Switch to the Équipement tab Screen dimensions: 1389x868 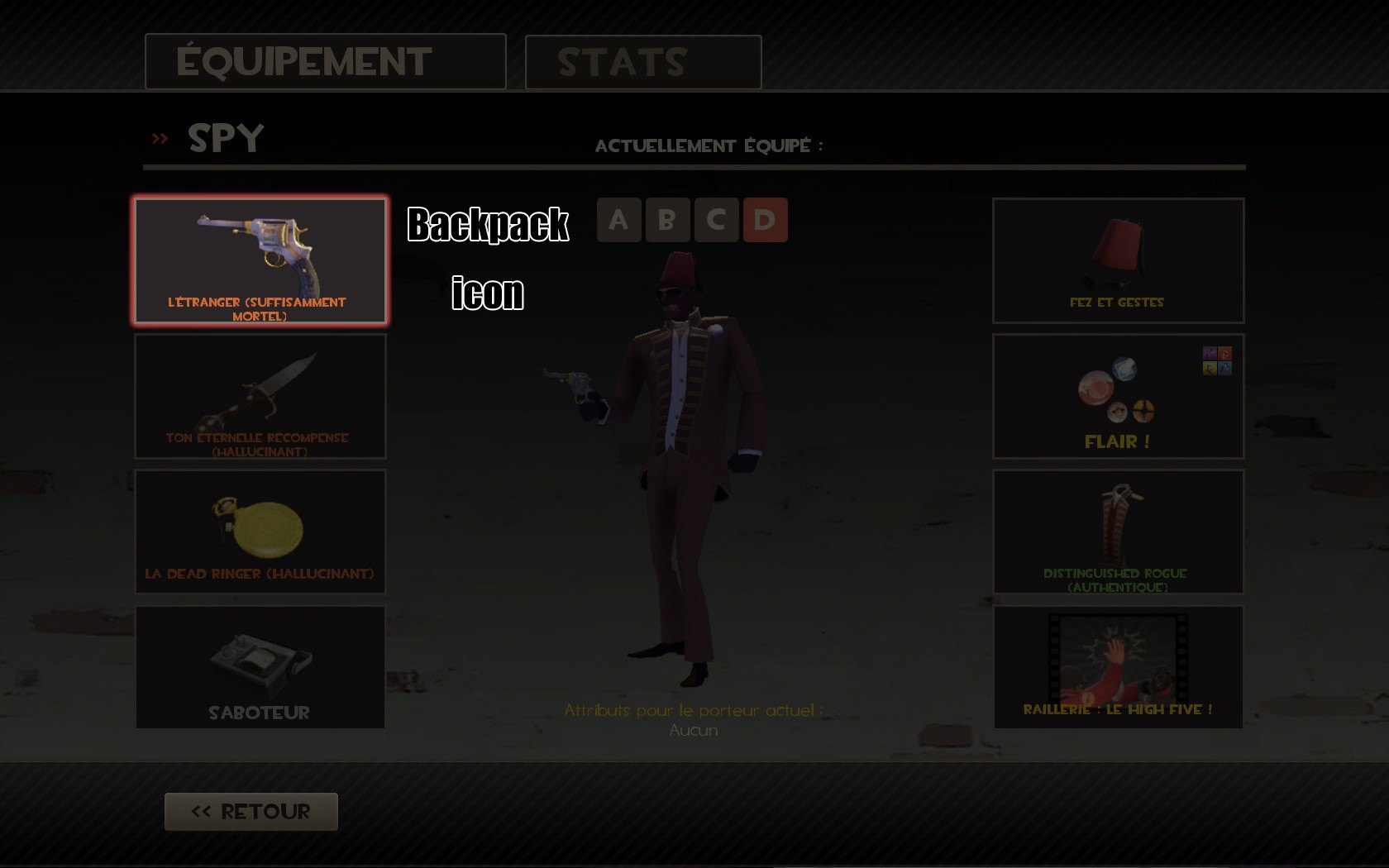coord(325,62)
